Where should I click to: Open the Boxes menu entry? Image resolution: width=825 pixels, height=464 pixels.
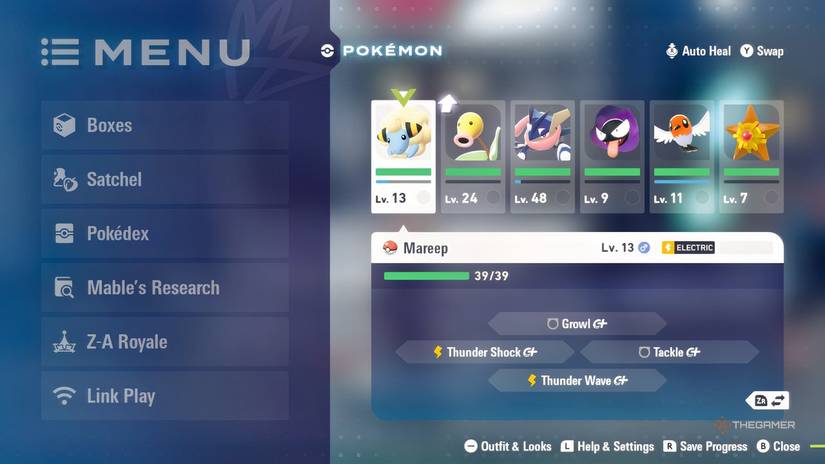[x=165, y=126]
